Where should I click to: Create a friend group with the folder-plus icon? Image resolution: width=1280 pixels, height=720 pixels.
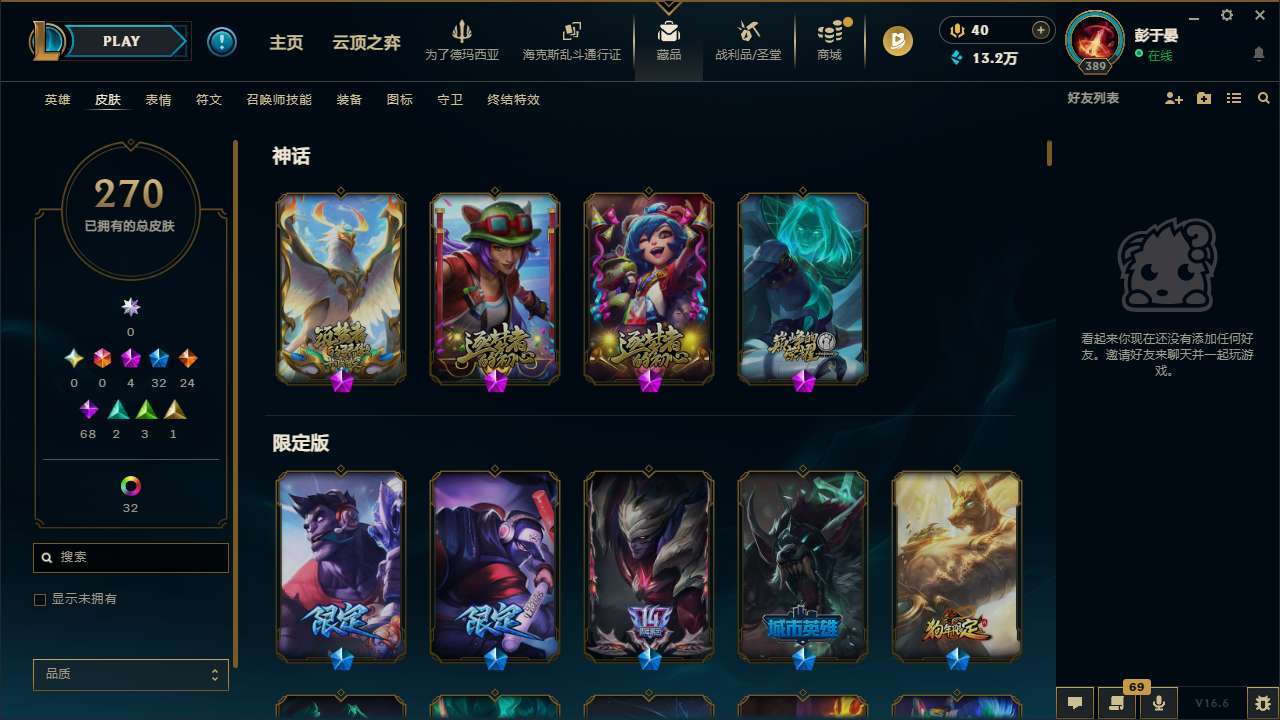tap(1204, 97)
